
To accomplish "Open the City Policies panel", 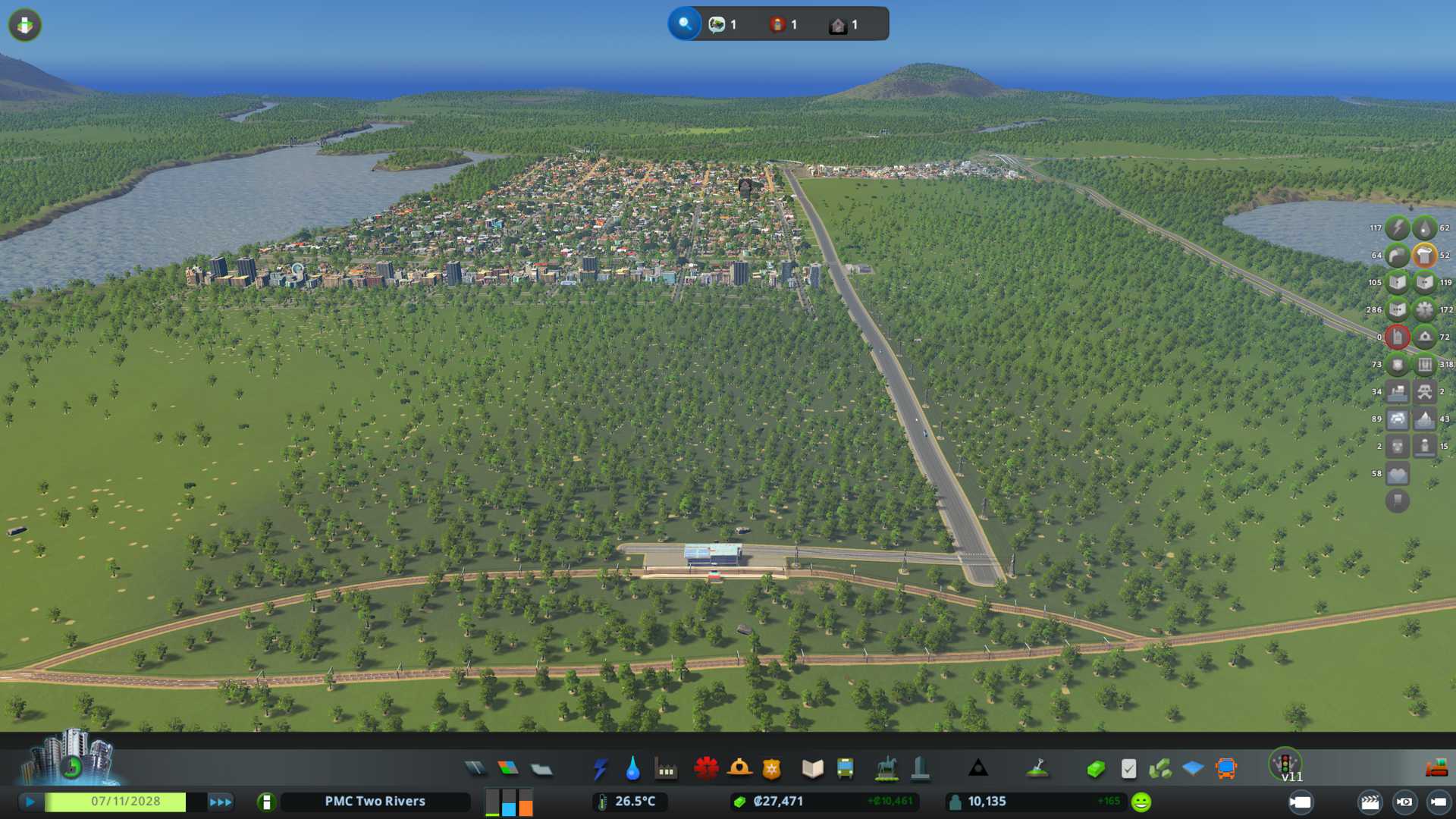I will pos(1128,769).
